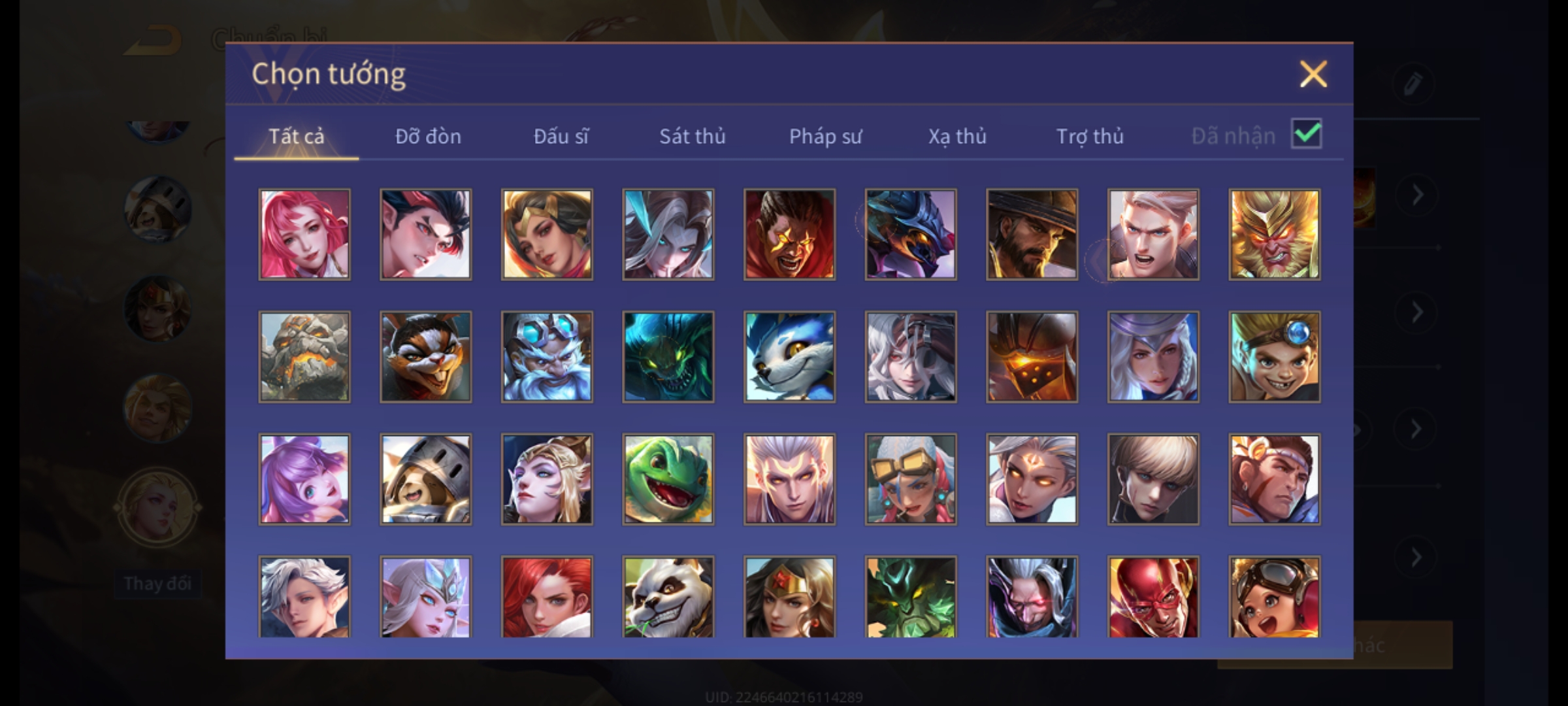Viewport: 1568px width, 706px height.
Task: Select the red-masked Flash hero
Action: pyautogui.click(x=1153, y=597)
